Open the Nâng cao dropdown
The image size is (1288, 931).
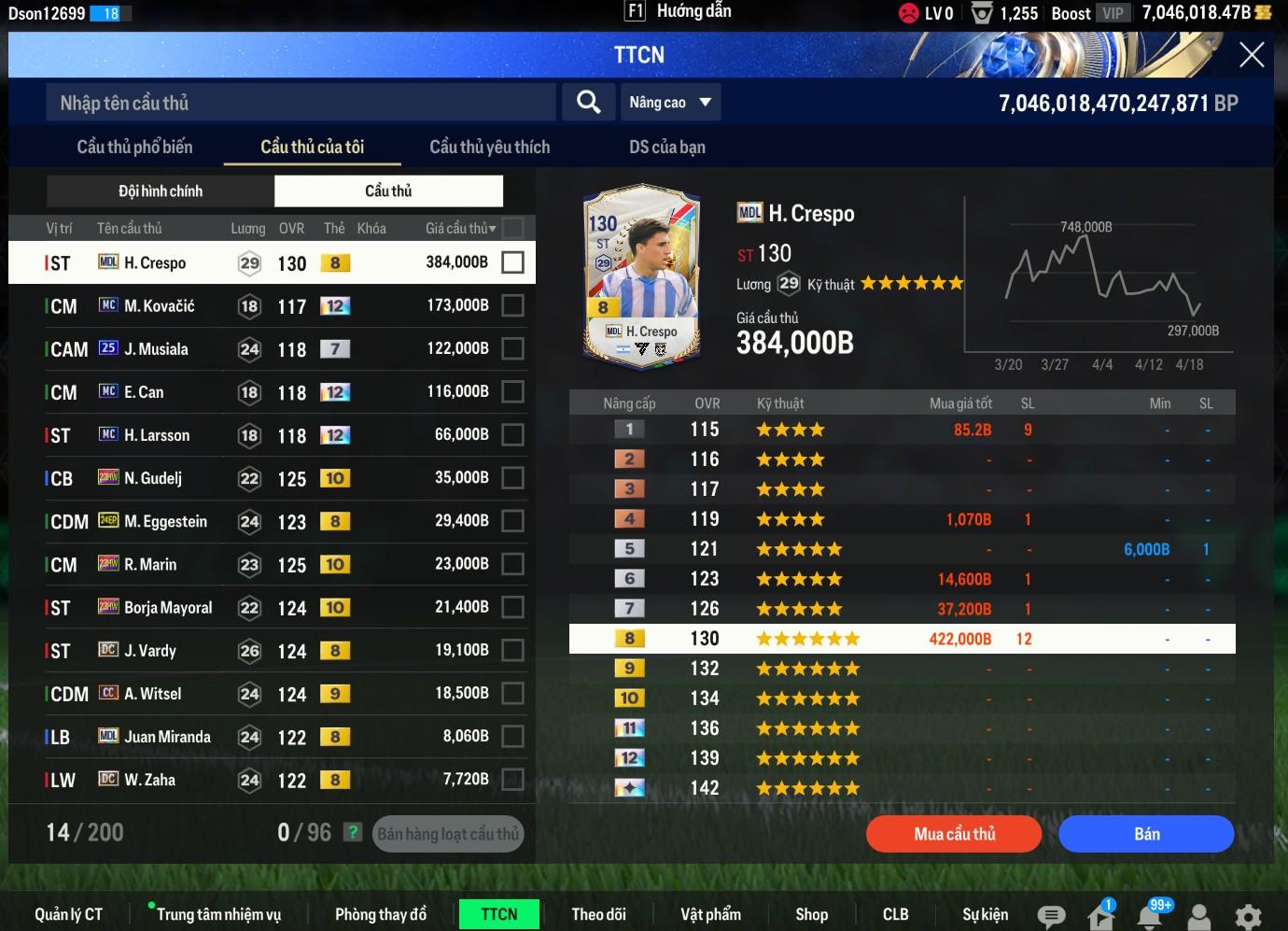(x=670, y=102)
